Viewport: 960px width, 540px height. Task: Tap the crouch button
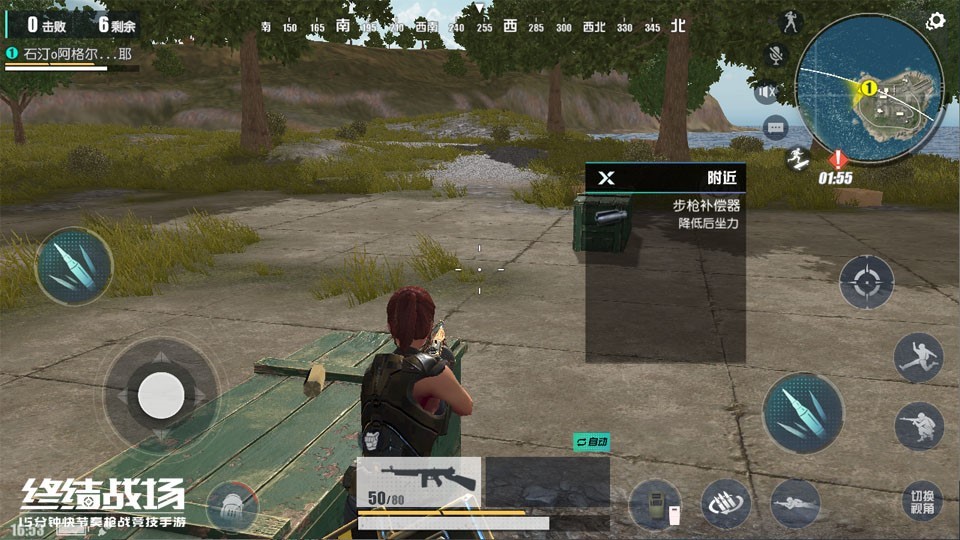pos(919,426)
